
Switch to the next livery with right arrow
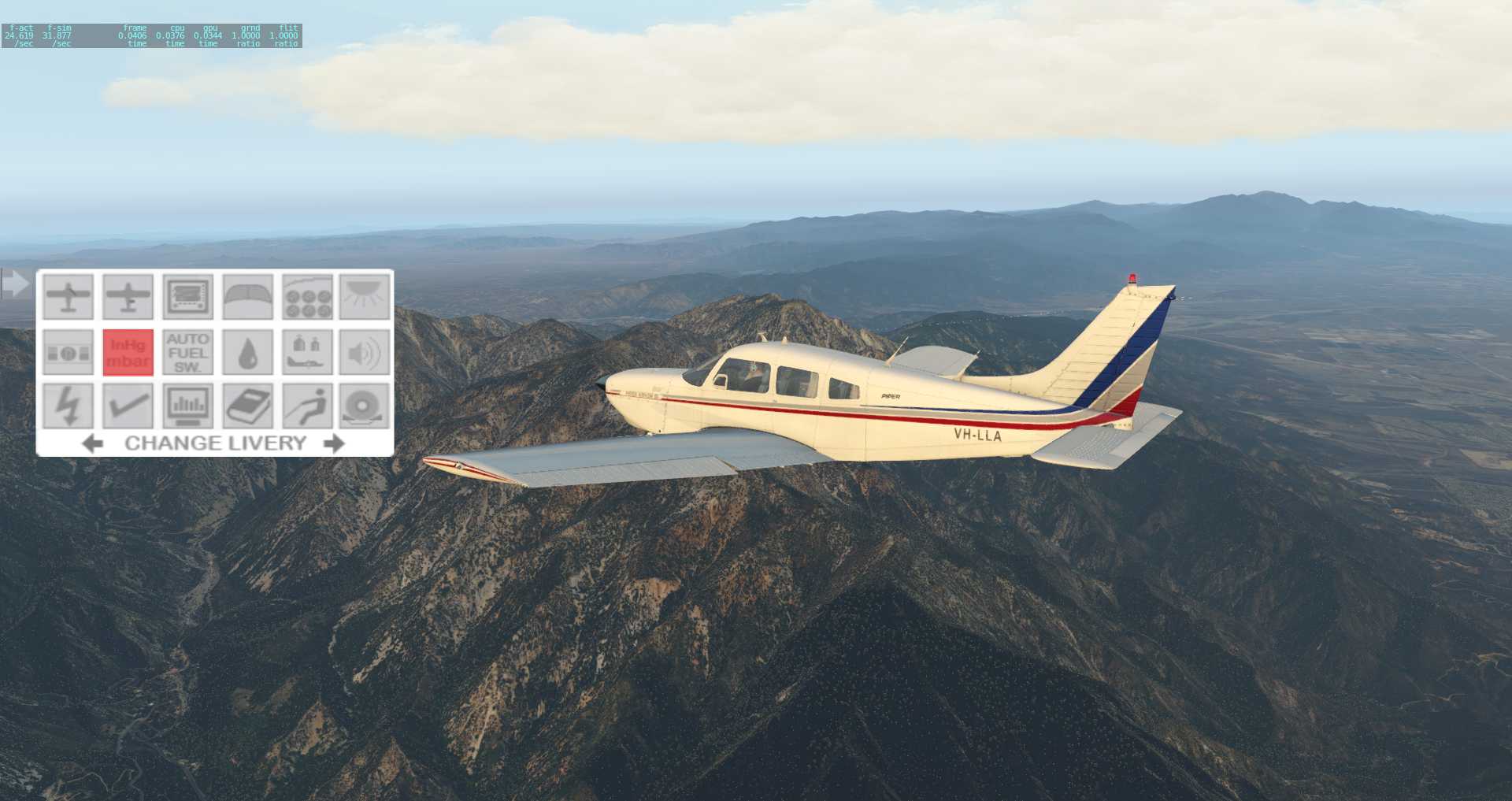point(334,443)
